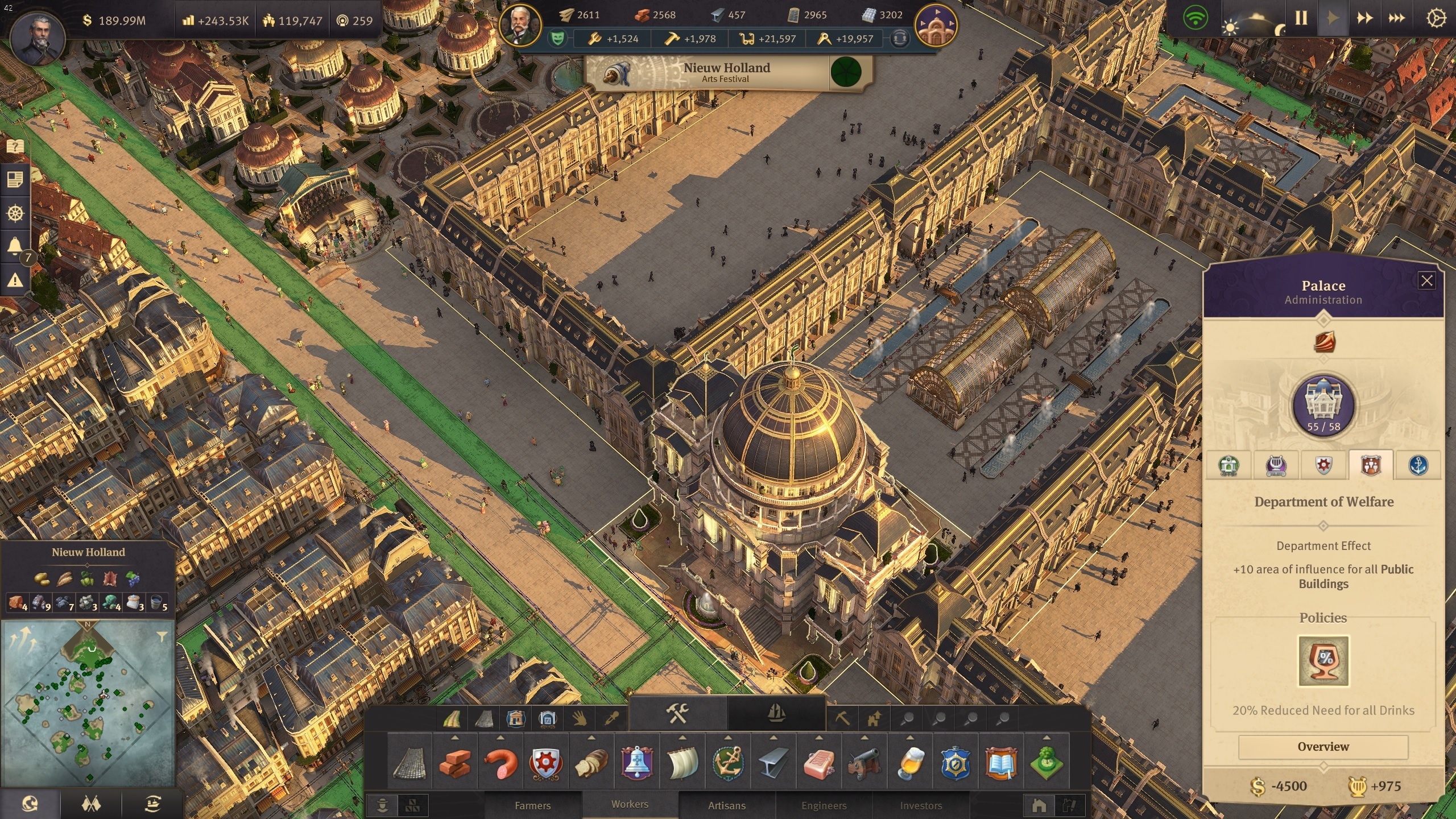Click the Nieuw Holland Arts Festival banner

click(x=727, y=73)
